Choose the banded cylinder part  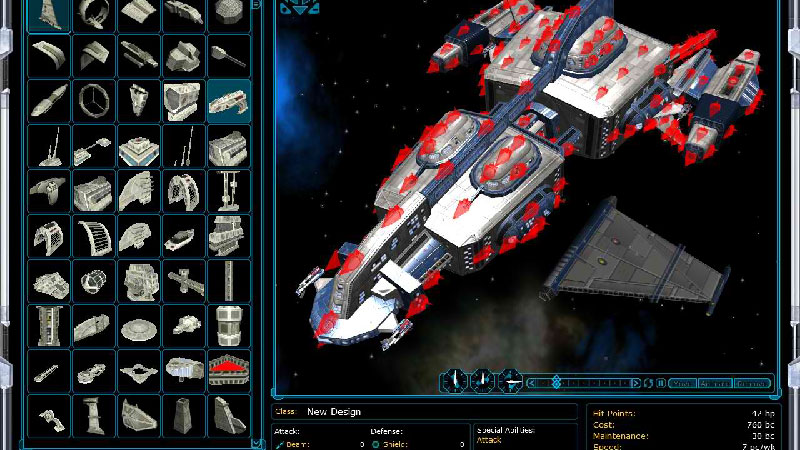click(x=229, y=325)
